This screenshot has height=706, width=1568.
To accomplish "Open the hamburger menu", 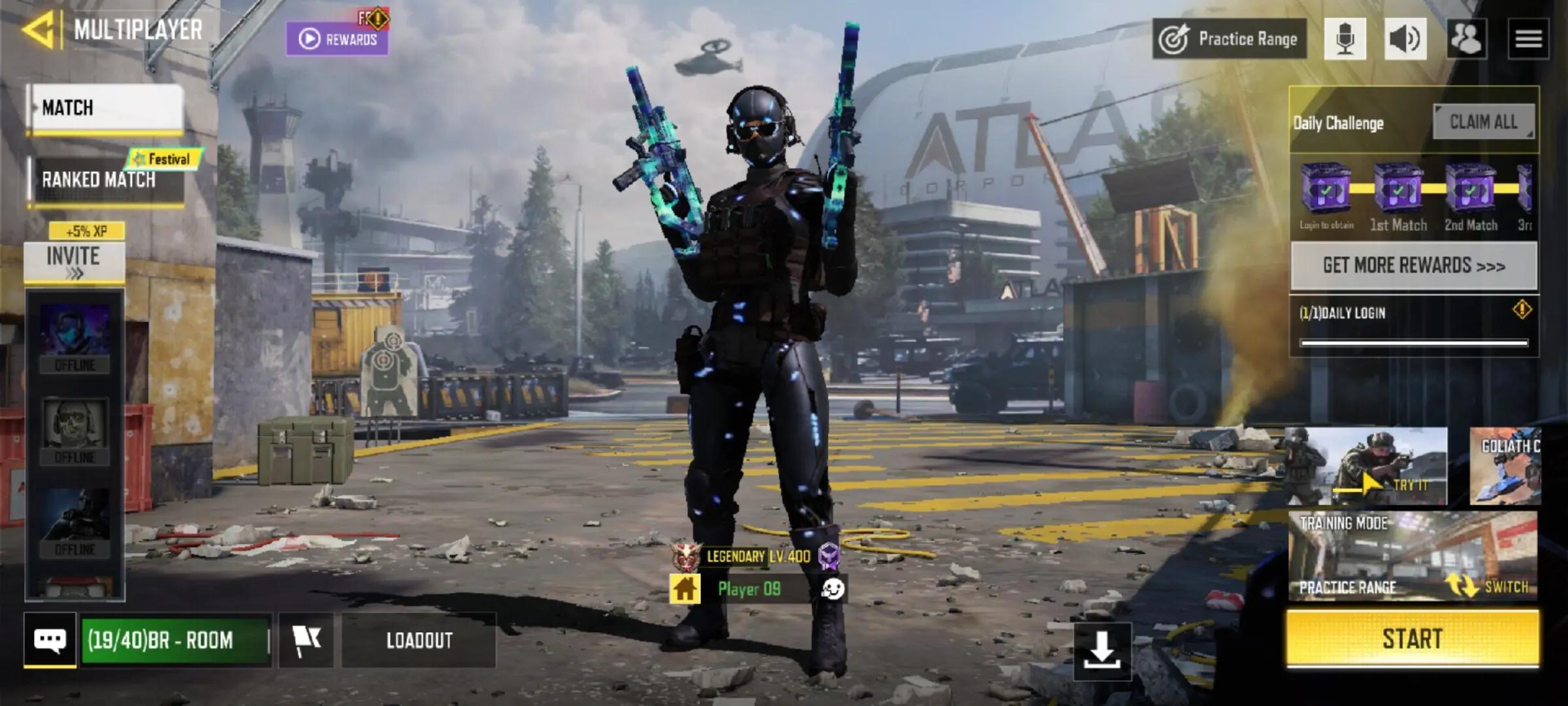I will (1528, 39).
